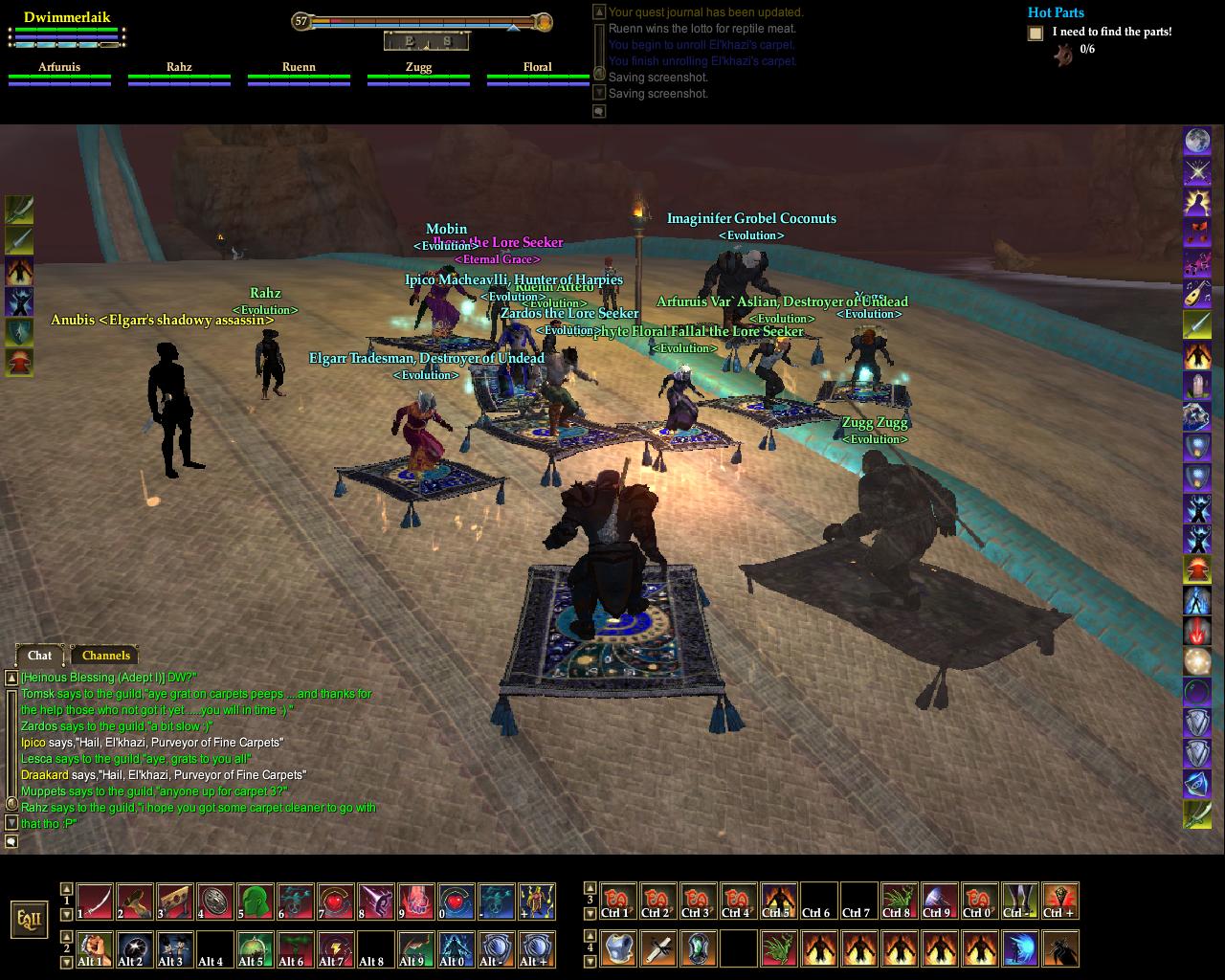Image resolution: width=1225 pixels, height=980 pixels.
Task: Activate the lightning heart ability on Alt 7
Action: tap(336, 948)
